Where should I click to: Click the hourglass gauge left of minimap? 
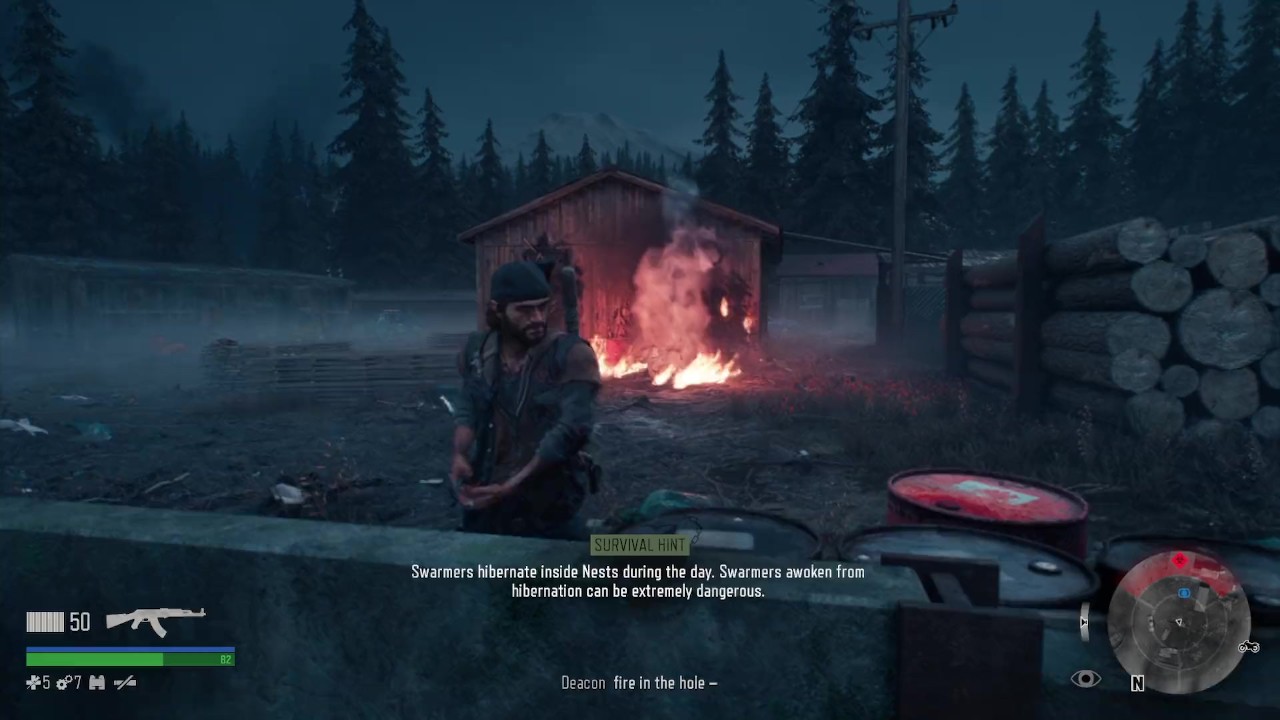point(1085,621)
